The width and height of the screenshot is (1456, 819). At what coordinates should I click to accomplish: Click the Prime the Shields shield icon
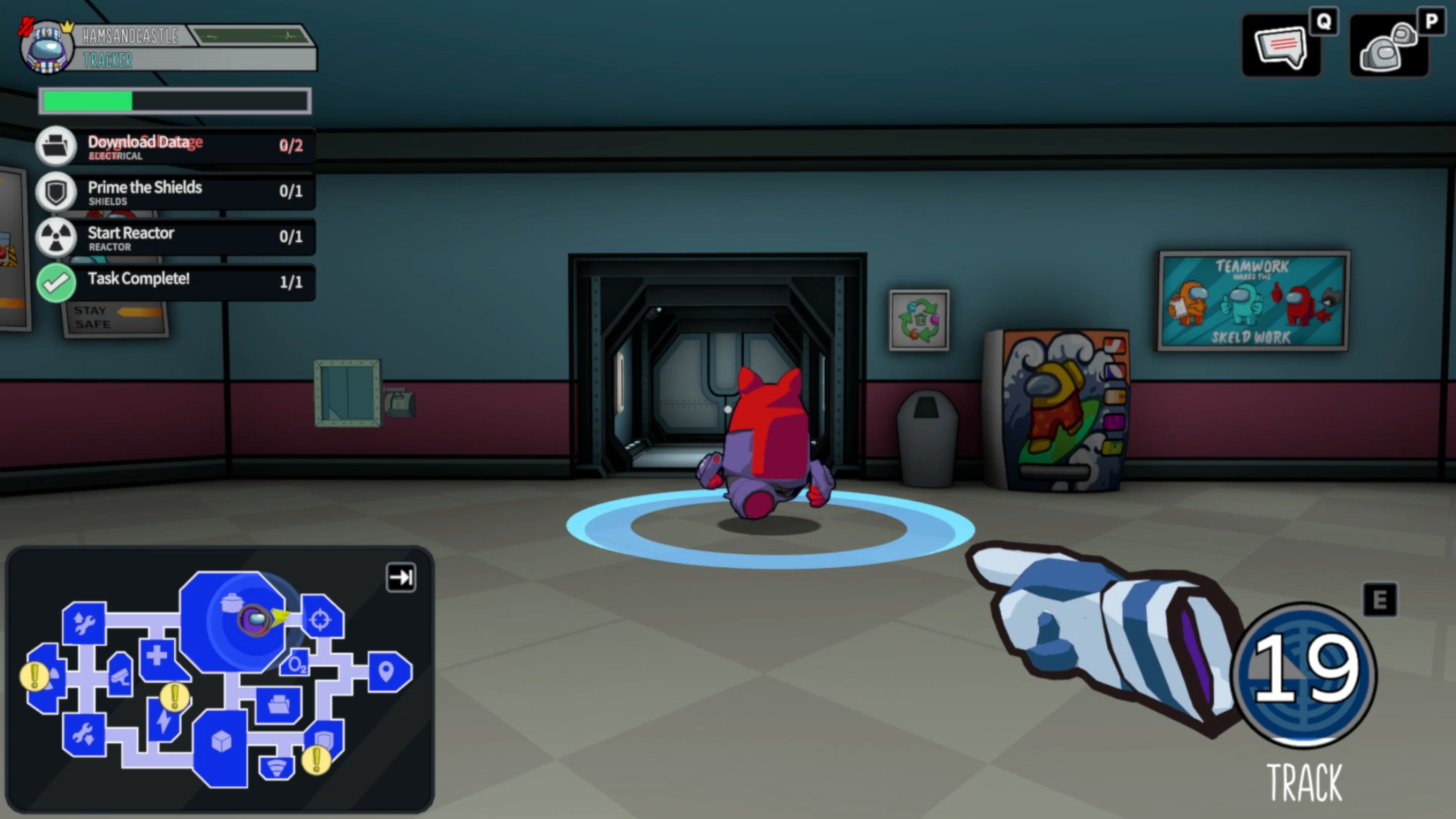point(56,191)
